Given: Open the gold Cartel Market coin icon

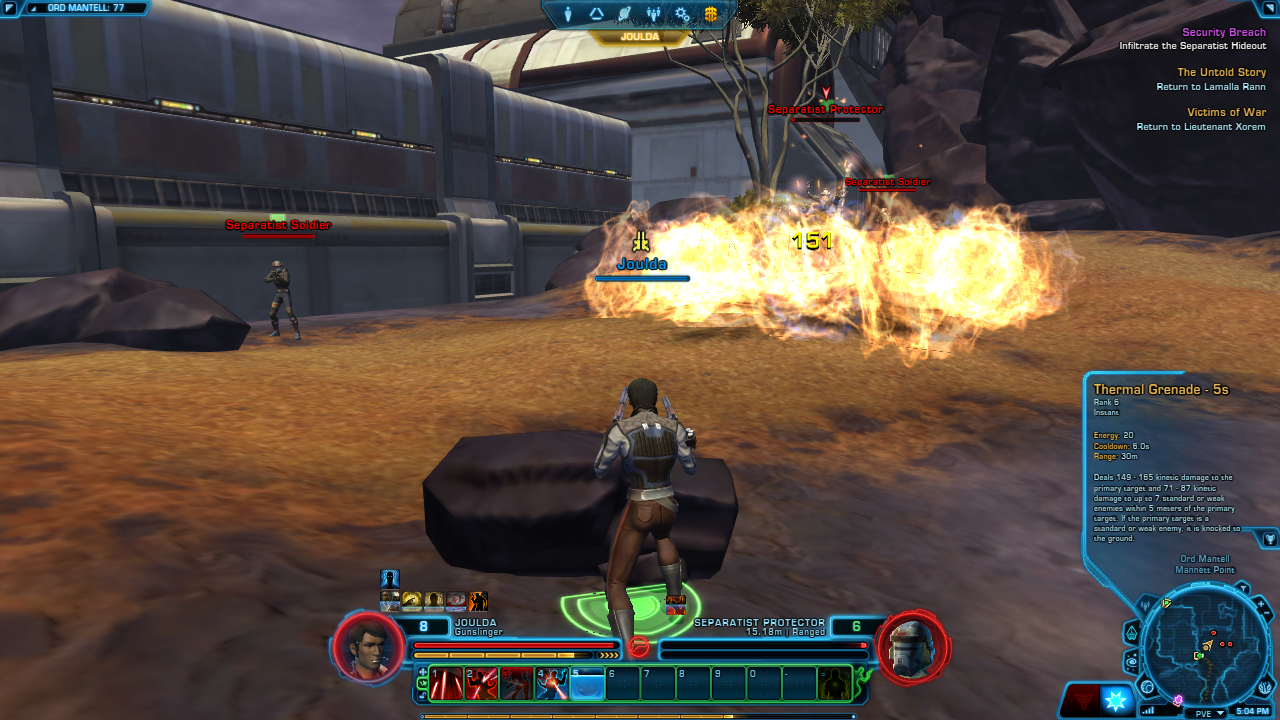Looking at the screenshot, I should point(711,14).
